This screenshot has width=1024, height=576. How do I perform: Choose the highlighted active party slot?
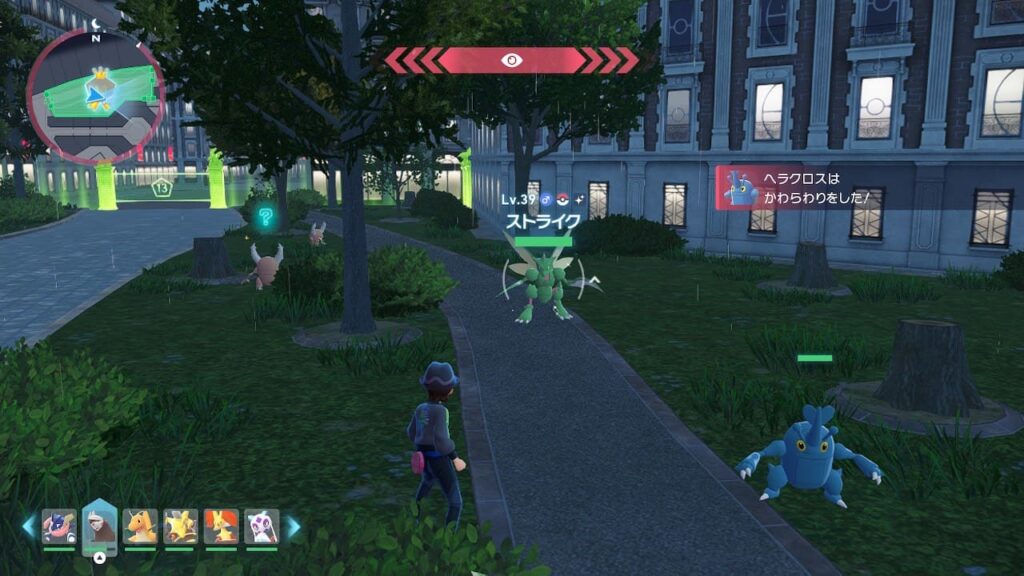click(x=100, y=524)
